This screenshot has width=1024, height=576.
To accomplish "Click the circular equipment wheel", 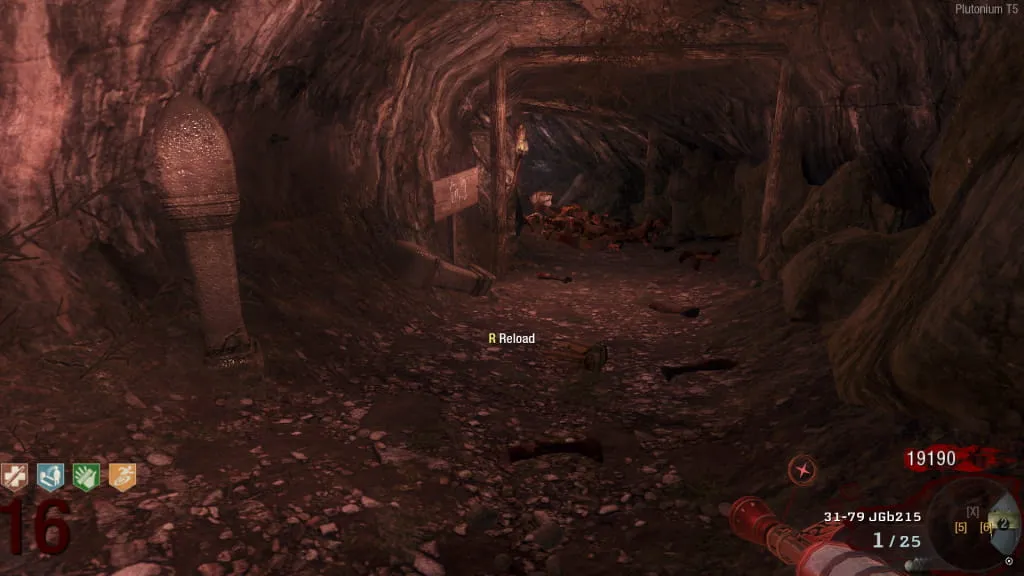I will click(973, 522).
